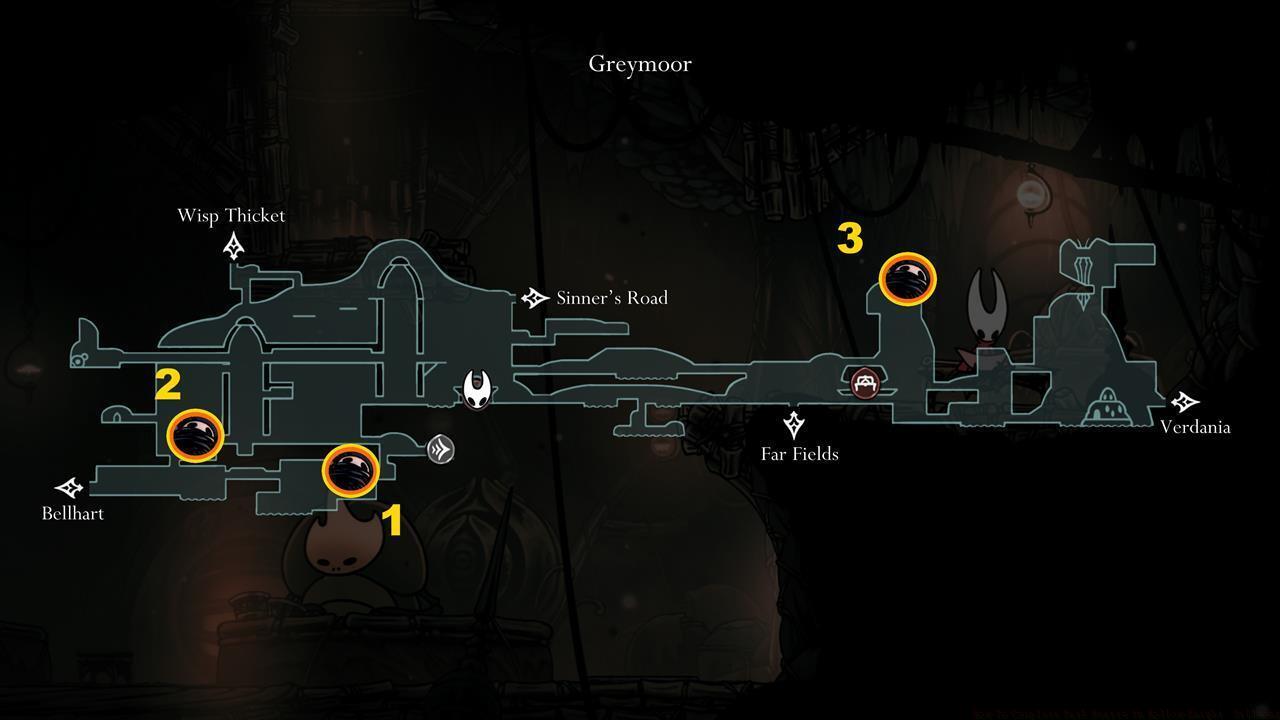Select collectible marker 3 near Verdania
Screen dimensions: 1280x720
pos(908,279)
